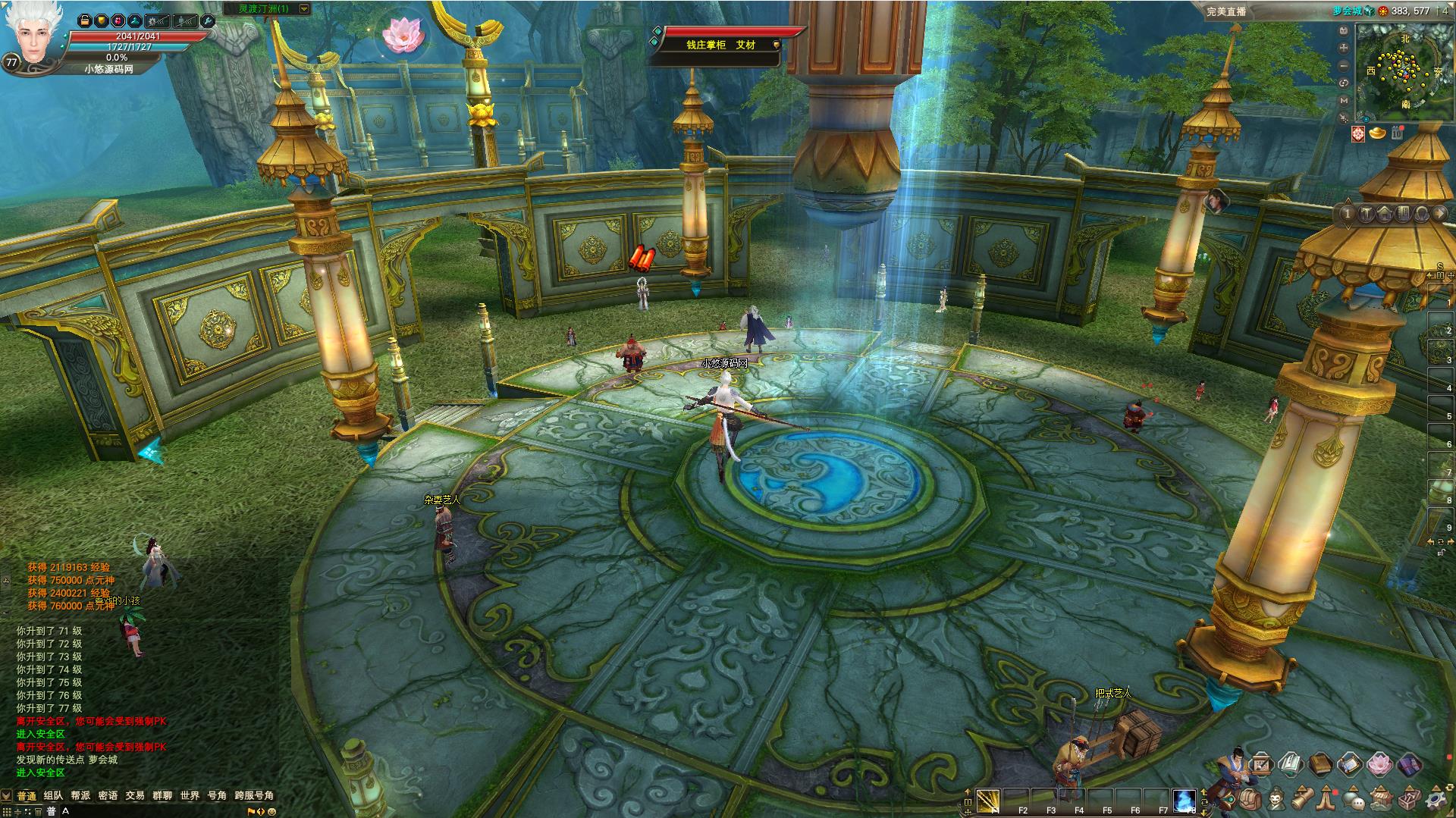
Task: Use the blue flame skill in F8 slot
Action: (1184, 799)
